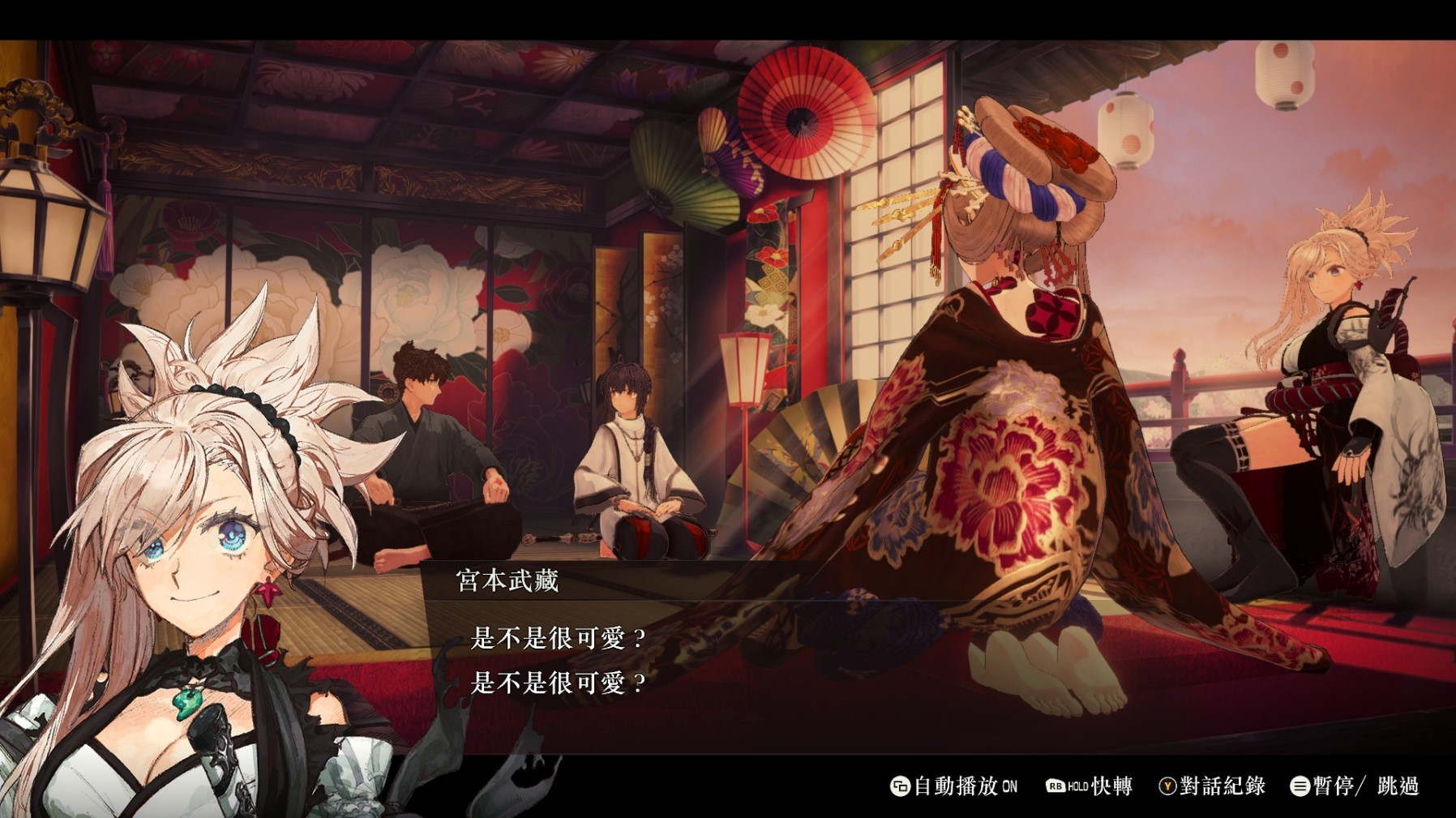Click the back-button icon beside 自動播放

pos(902,786)
